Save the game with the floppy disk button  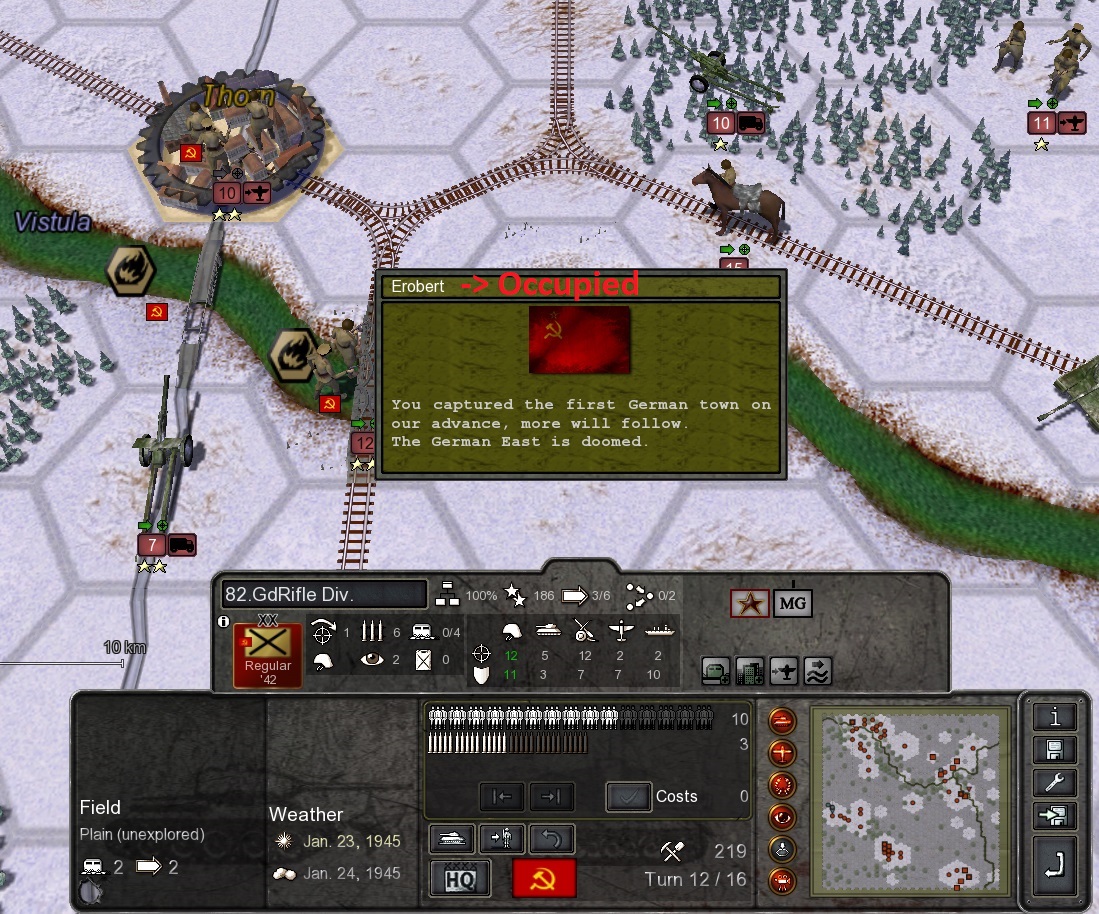(x=1055, y=750)
